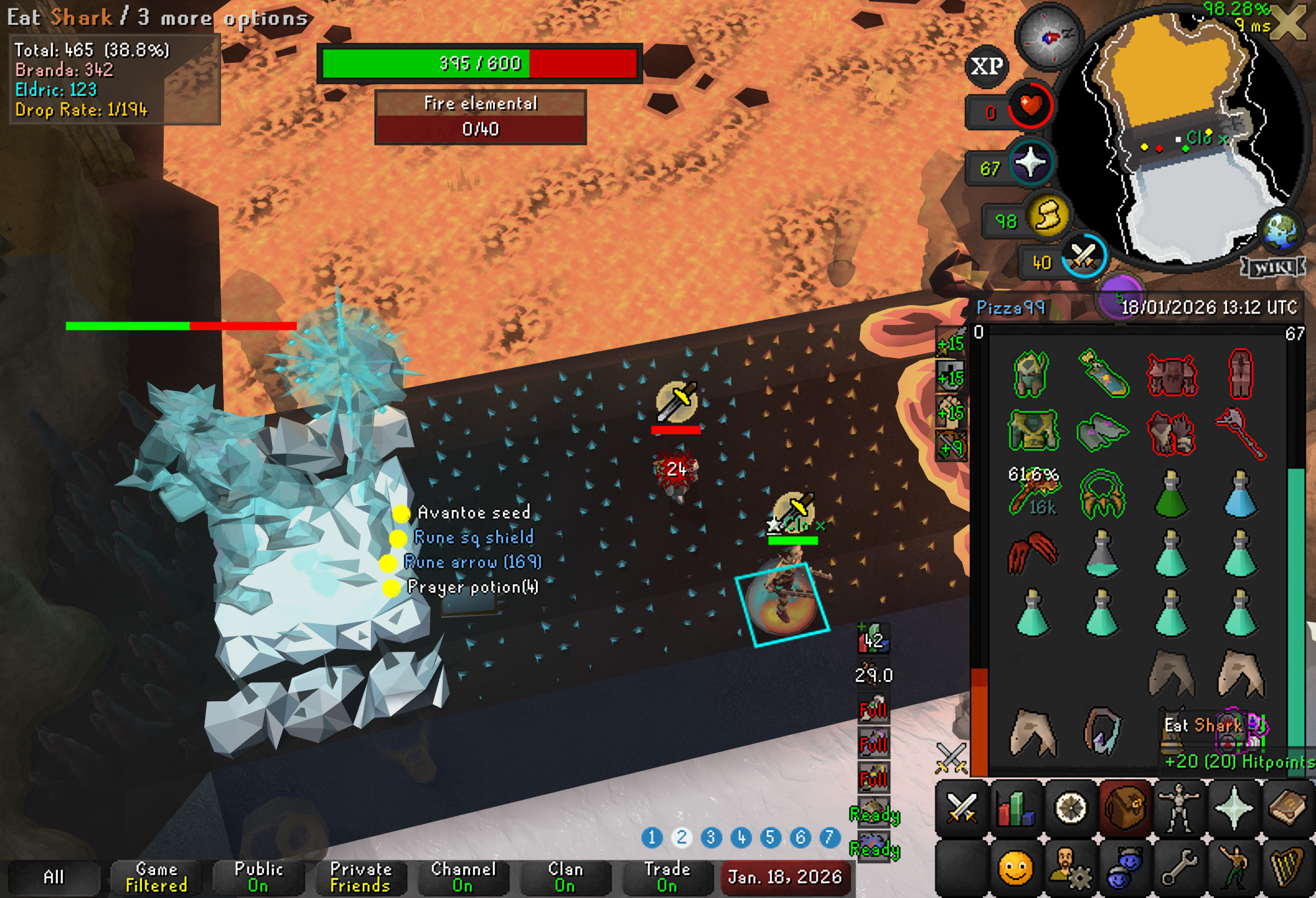Open the world map globe

coord(1280,232)
